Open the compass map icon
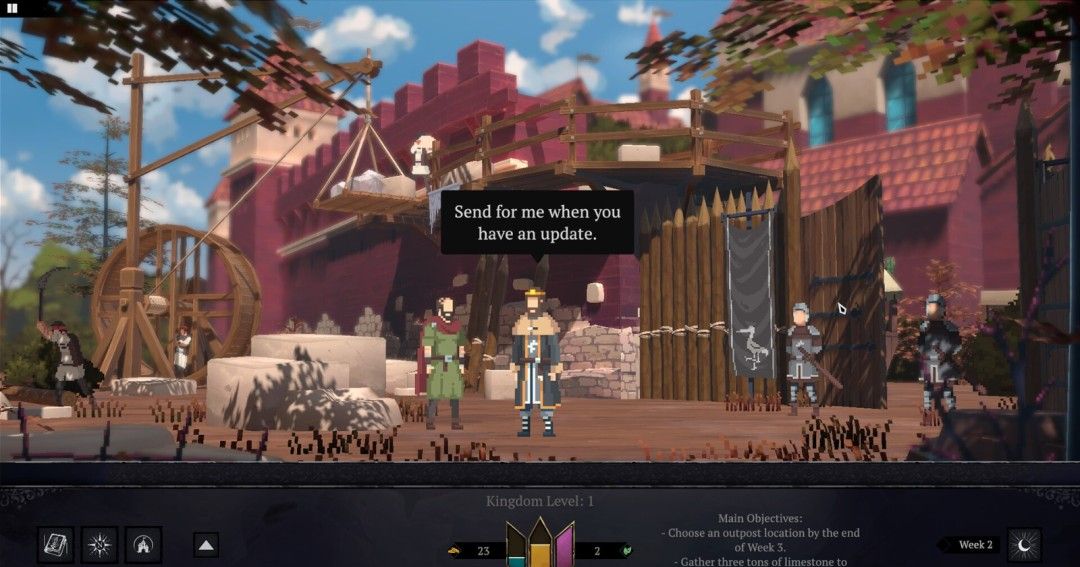Image resolution: width=1080 pixels, height=567 pixels. click(100, 545)
